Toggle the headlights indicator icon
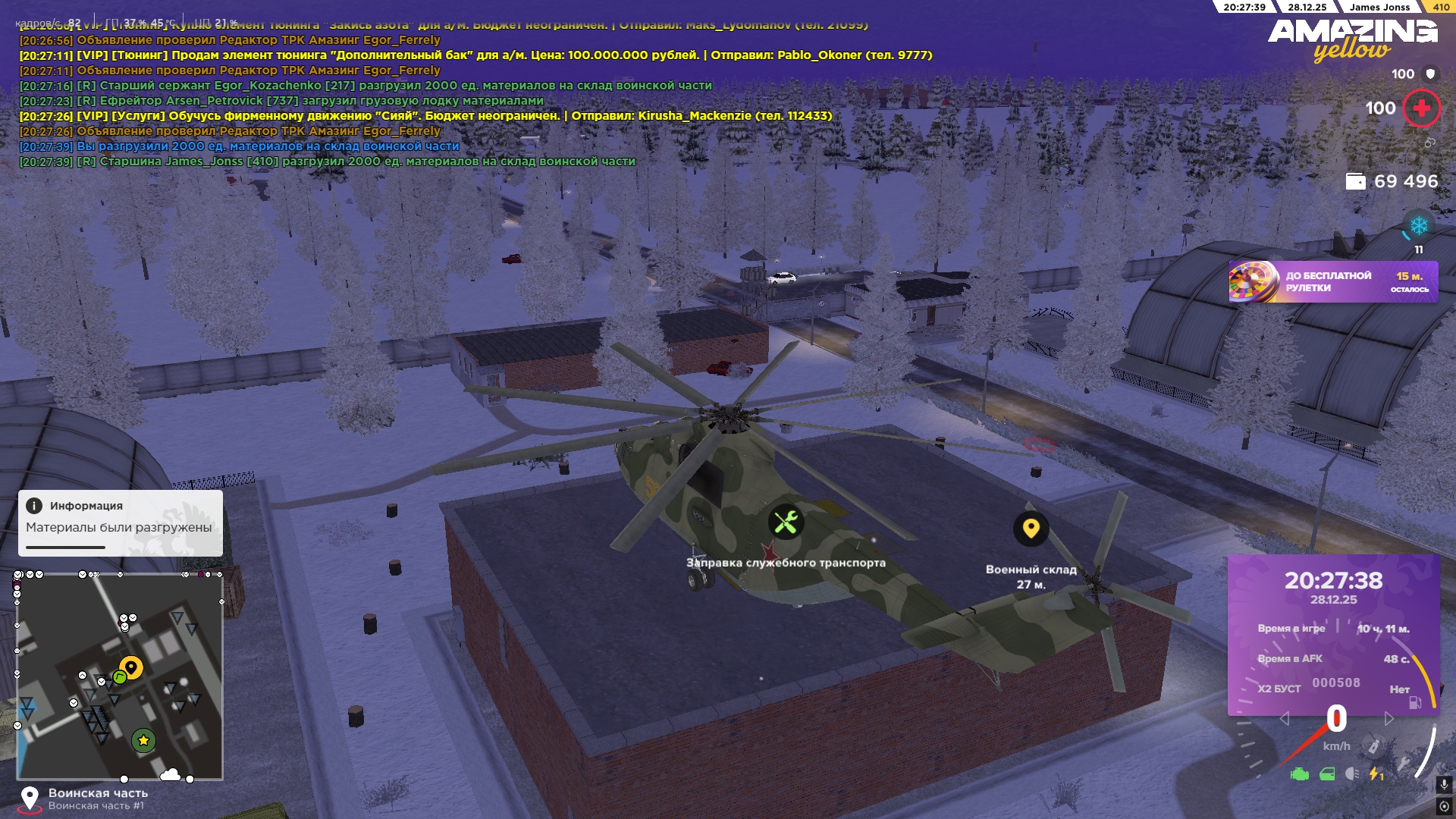Screen dimensions: 1456x819 point(1351,774)
